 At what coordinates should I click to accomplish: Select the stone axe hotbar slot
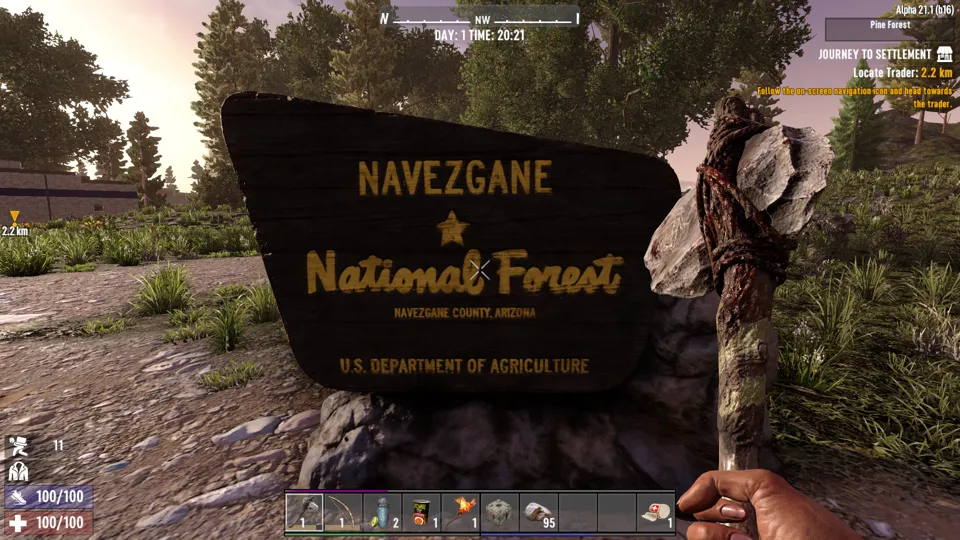coord(305,512)
